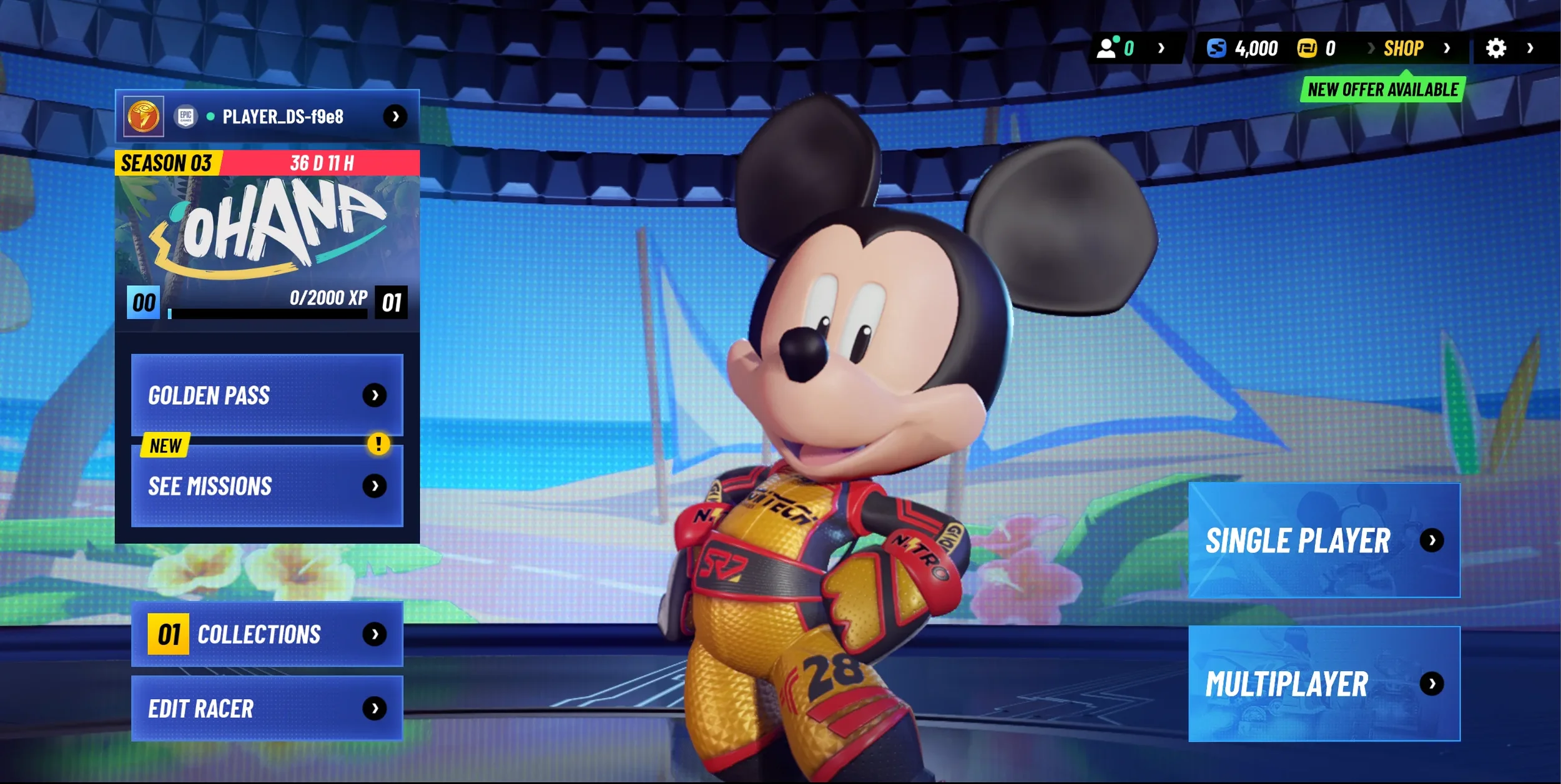Start Single Player mode

(x=1324, y=541)
